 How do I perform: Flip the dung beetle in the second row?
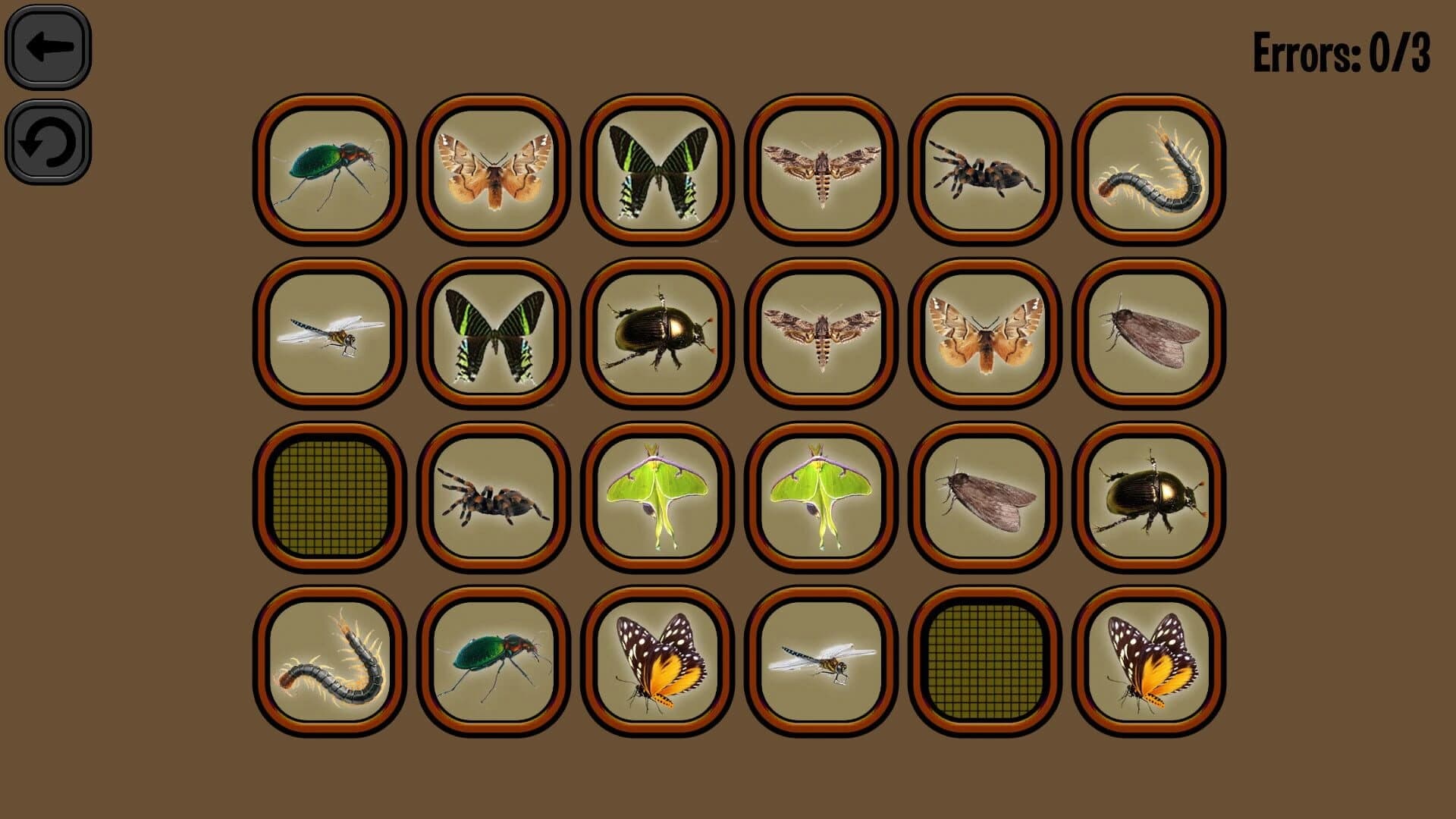(656, 335)
